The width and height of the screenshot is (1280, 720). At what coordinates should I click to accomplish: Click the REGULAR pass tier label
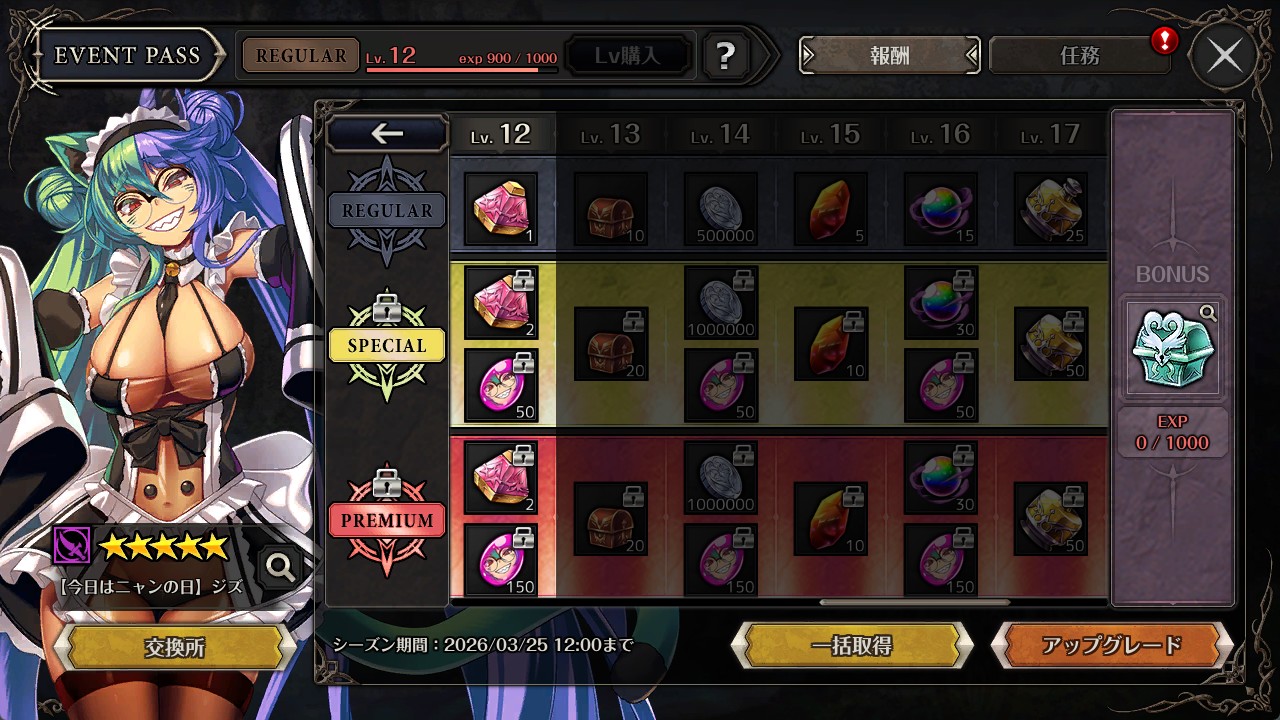point(387,211)
